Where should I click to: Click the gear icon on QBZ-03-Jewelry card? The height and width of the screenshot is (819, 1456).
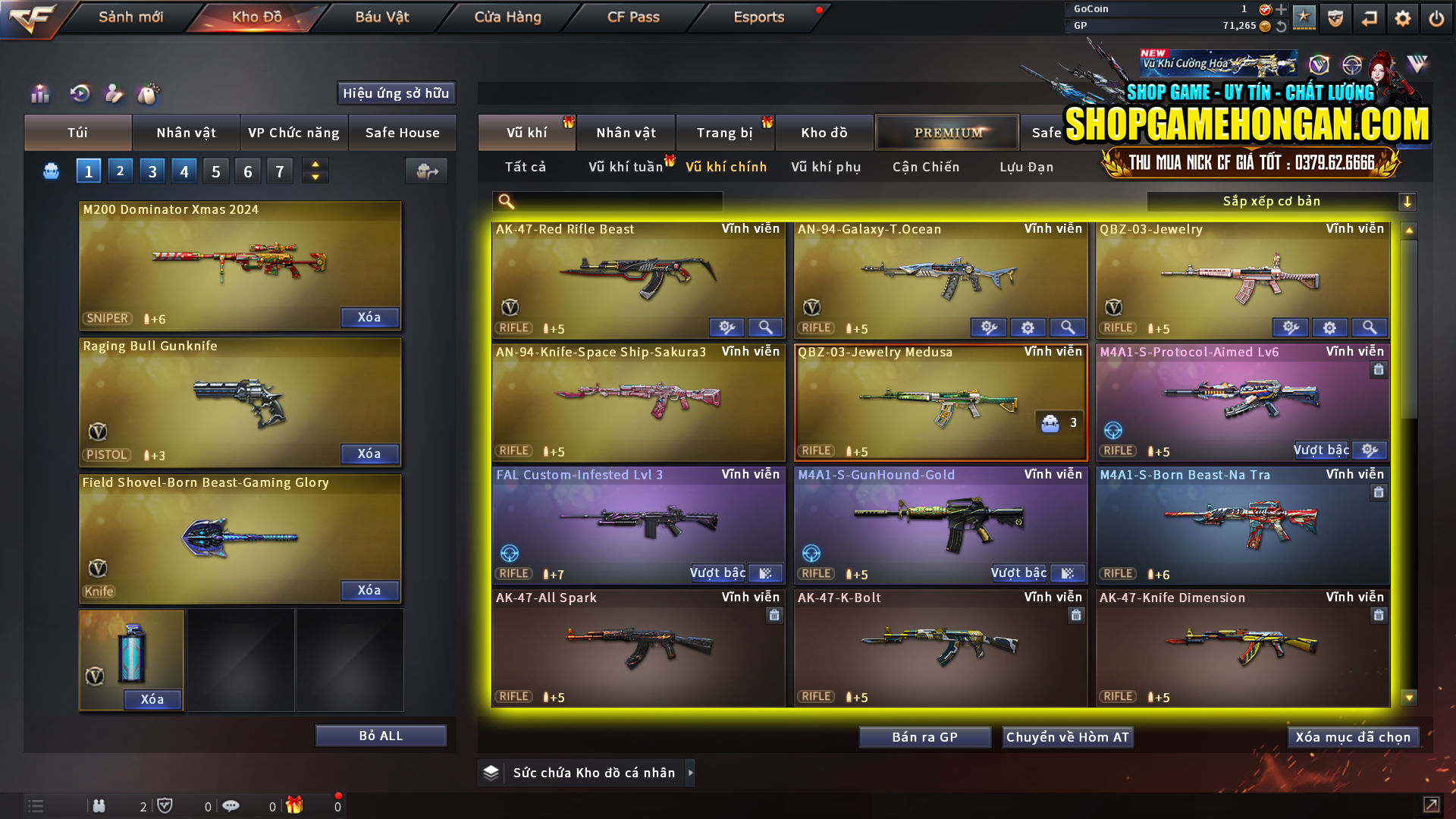pos(1329,328)
